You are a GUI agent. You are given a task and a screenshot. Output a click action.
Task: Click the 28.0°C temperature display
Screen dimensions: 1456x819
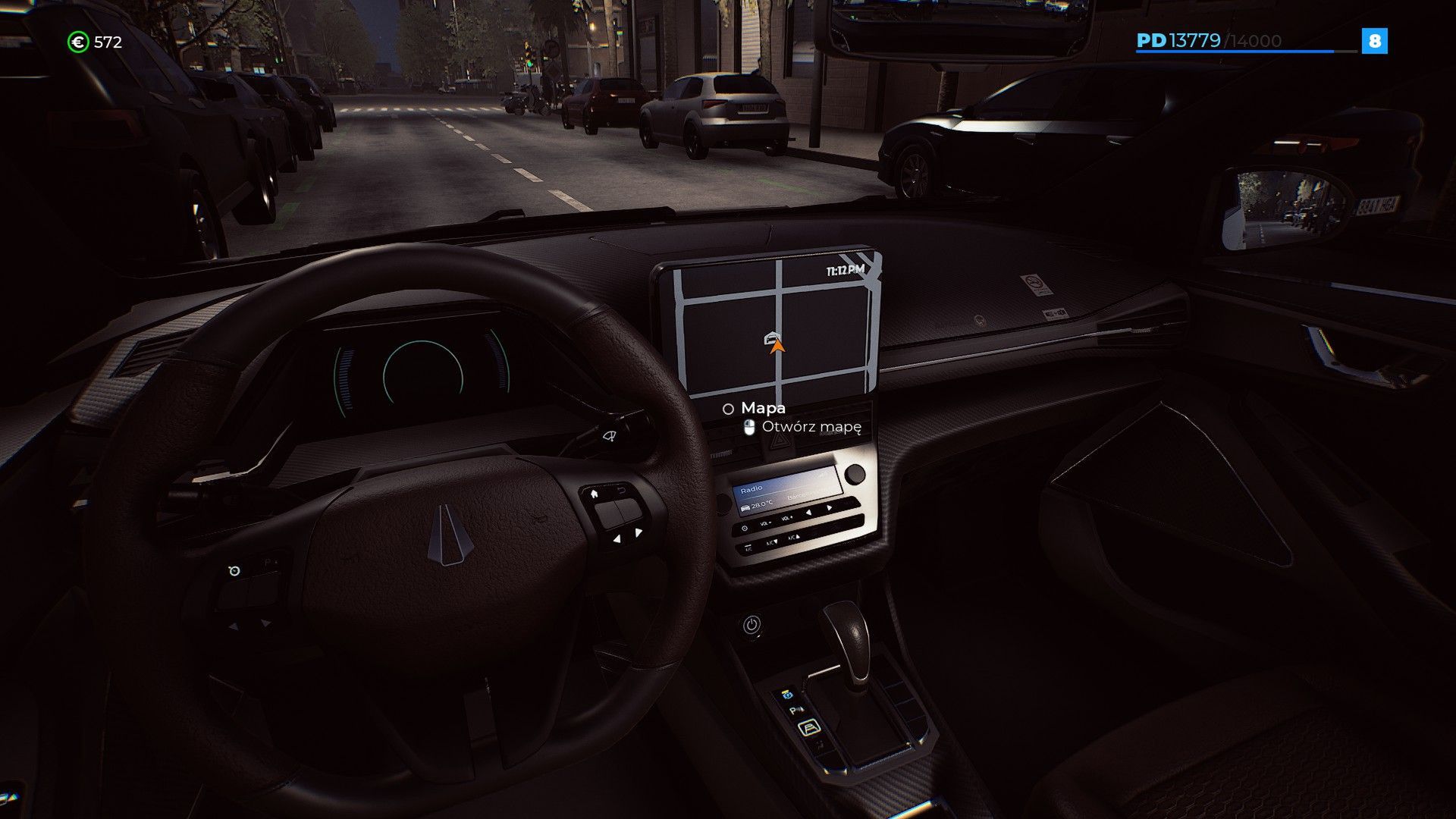761,505
